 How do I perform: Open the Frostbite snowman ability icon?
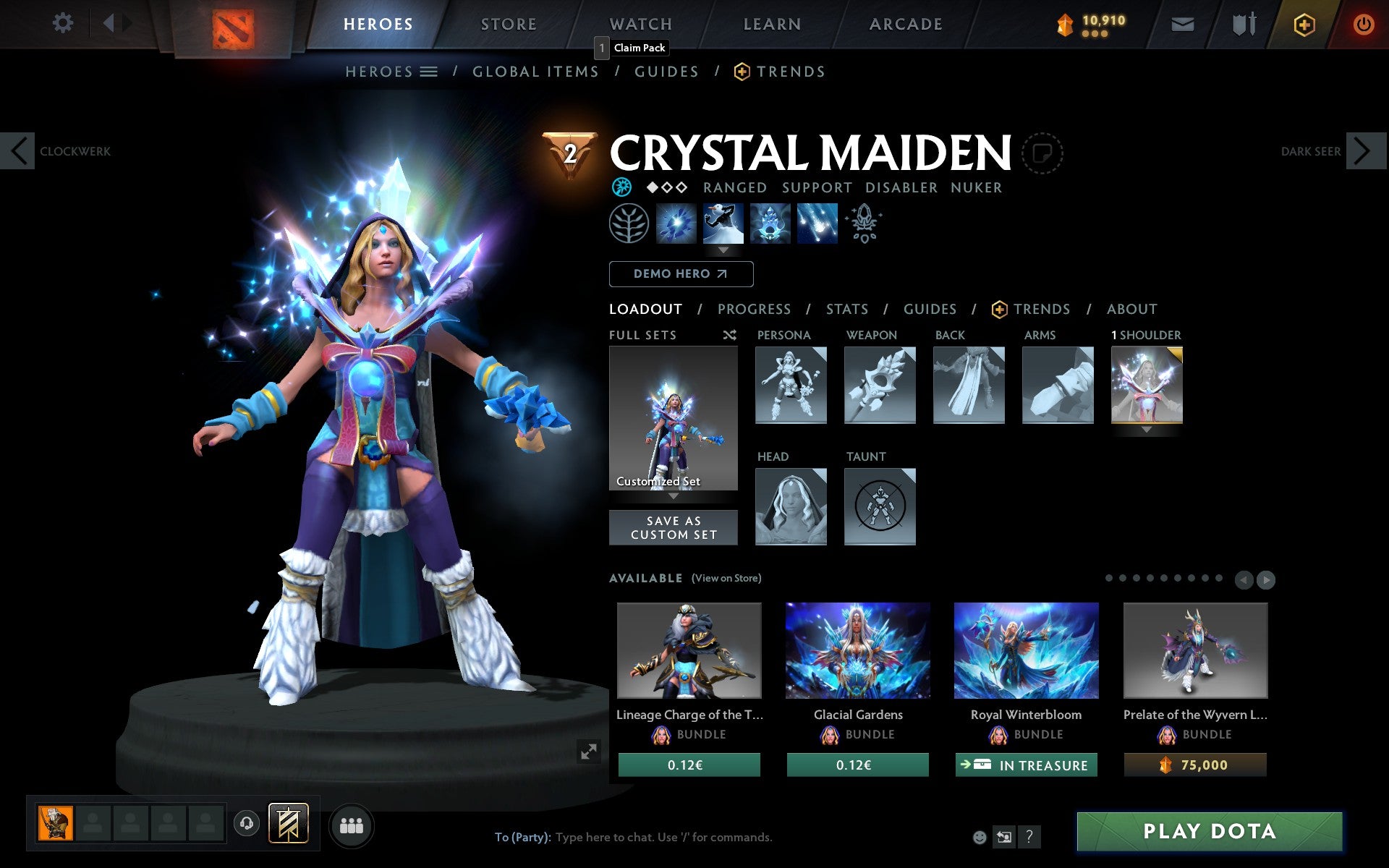click(723, 224)
